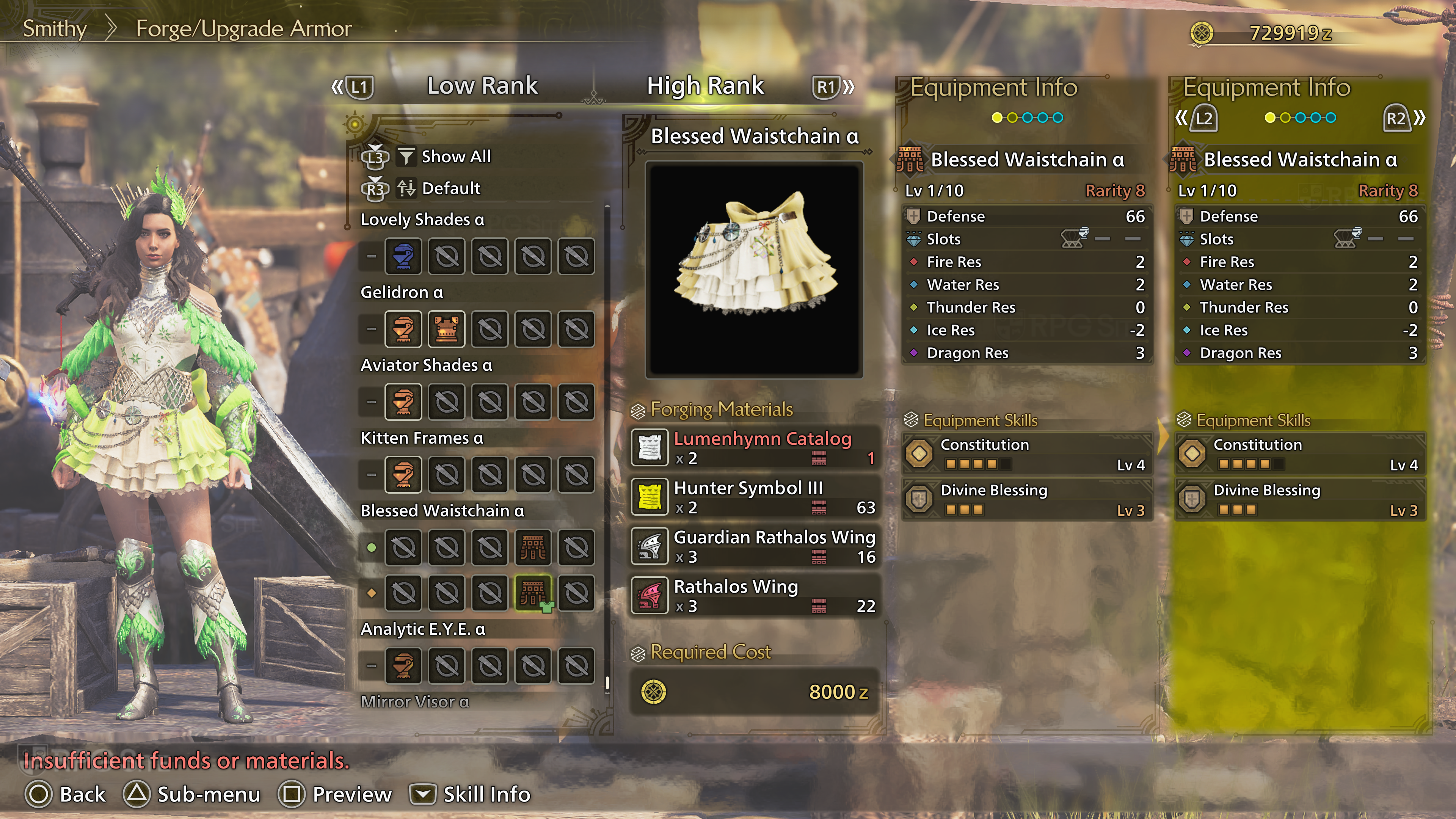Change the Default sort order

pyautogui.click(x=450, y=188)
